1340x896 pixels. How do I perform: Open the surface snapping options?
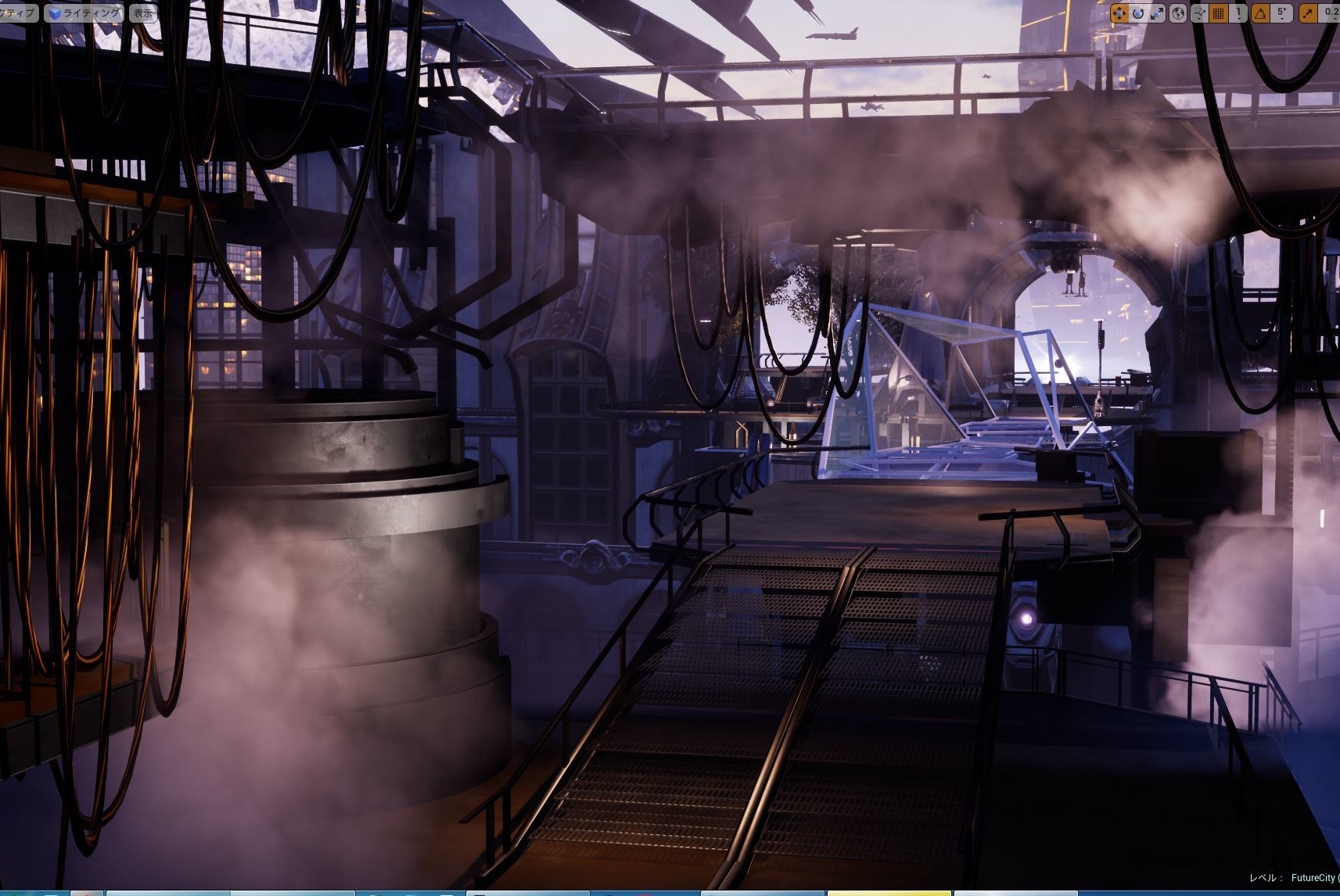pos(1200,13)
